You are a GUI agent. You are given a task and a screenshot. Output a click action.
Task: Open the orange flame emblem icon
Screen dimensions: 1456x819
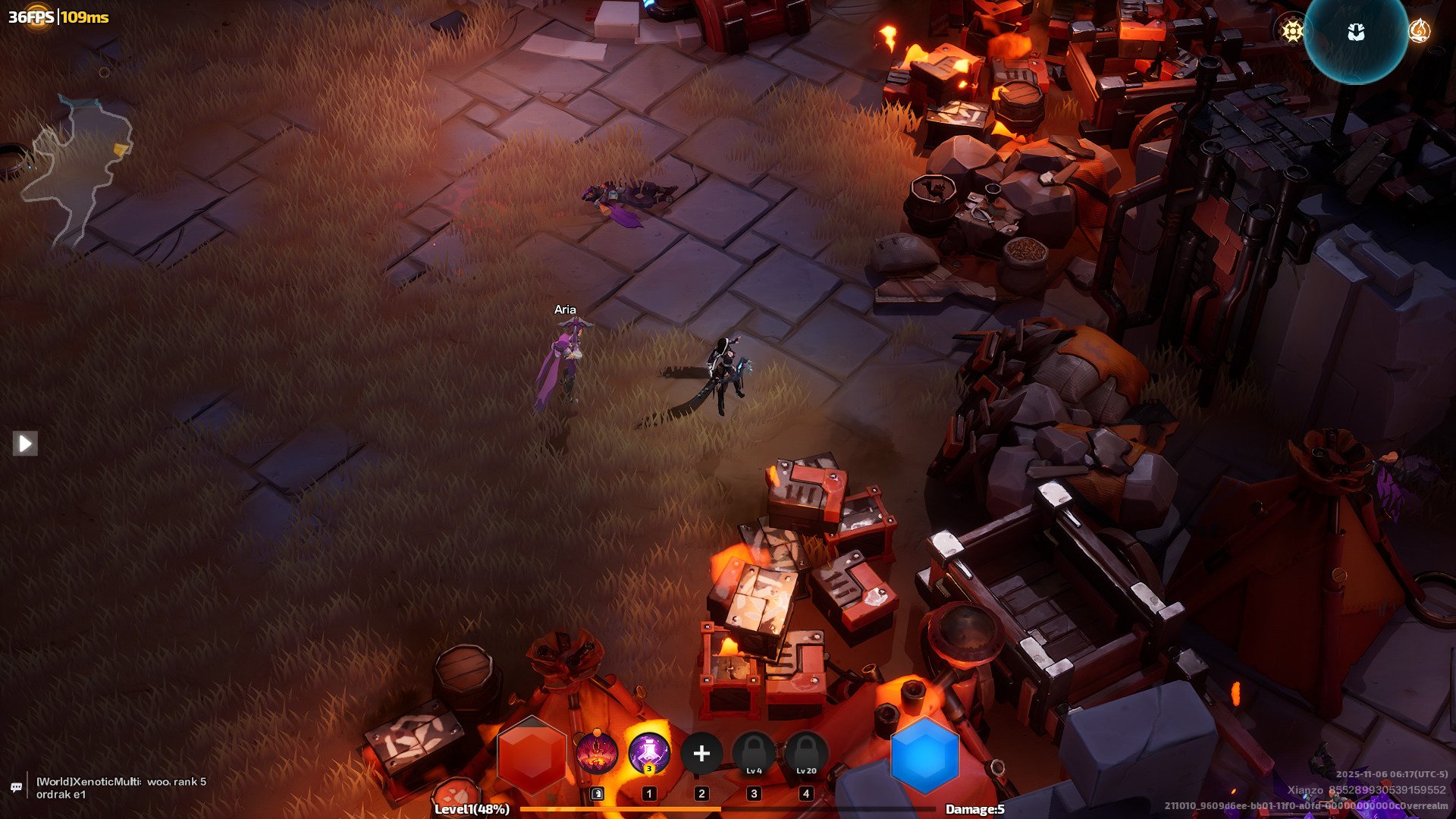tap(1419, 30)
